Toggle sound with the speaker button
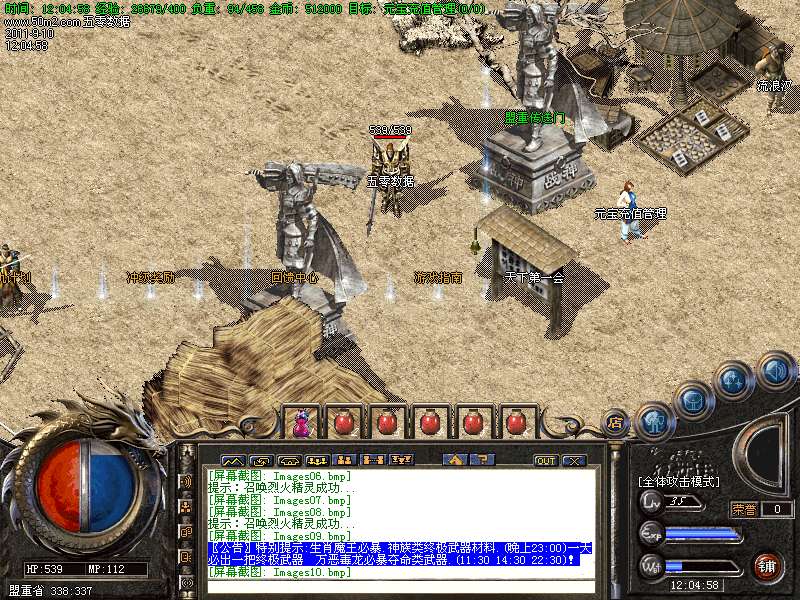The image size is (800, 600). (774, 371)
